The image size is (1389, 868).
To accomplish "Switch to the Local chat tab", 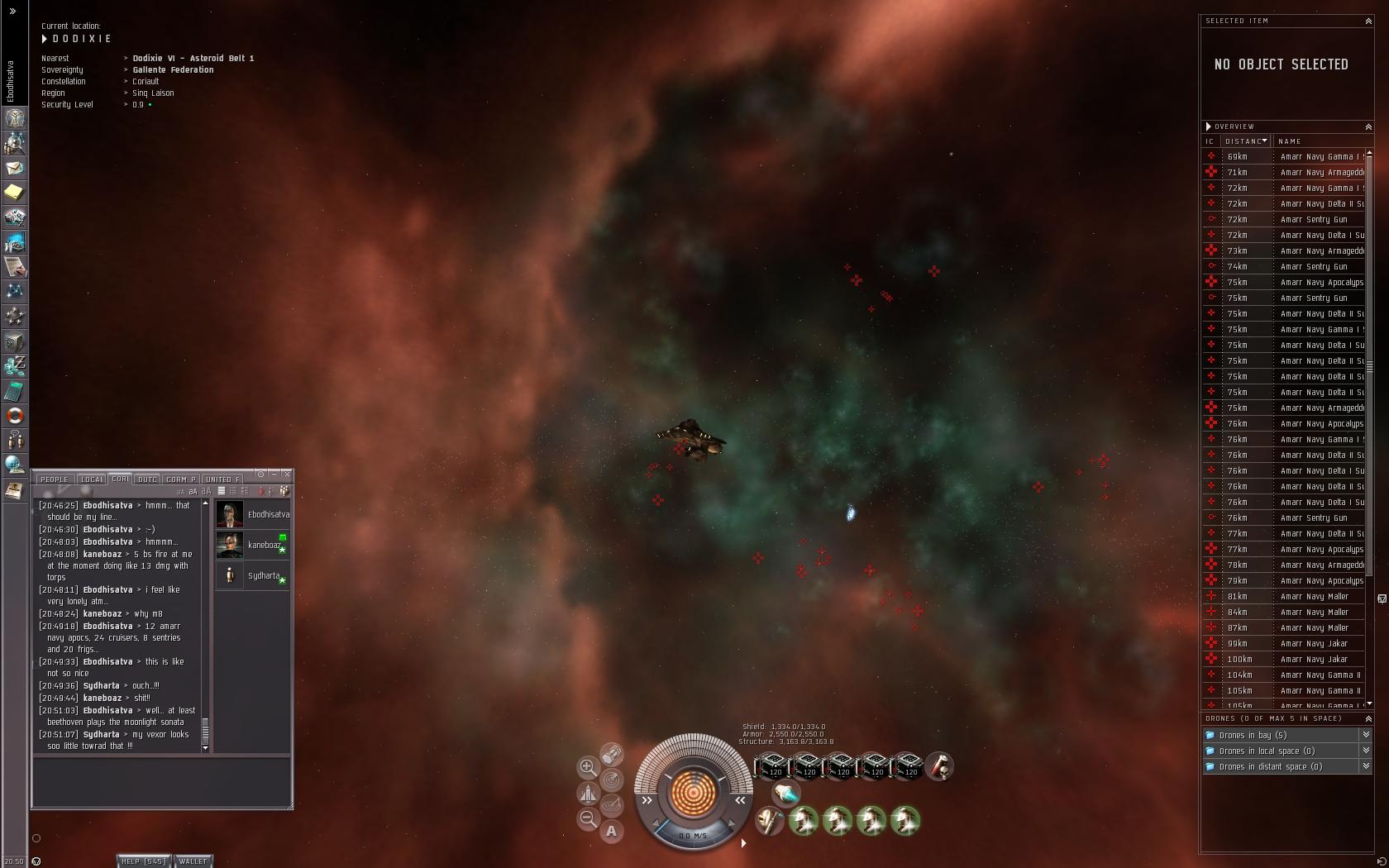I will click(x=92, y=479).
